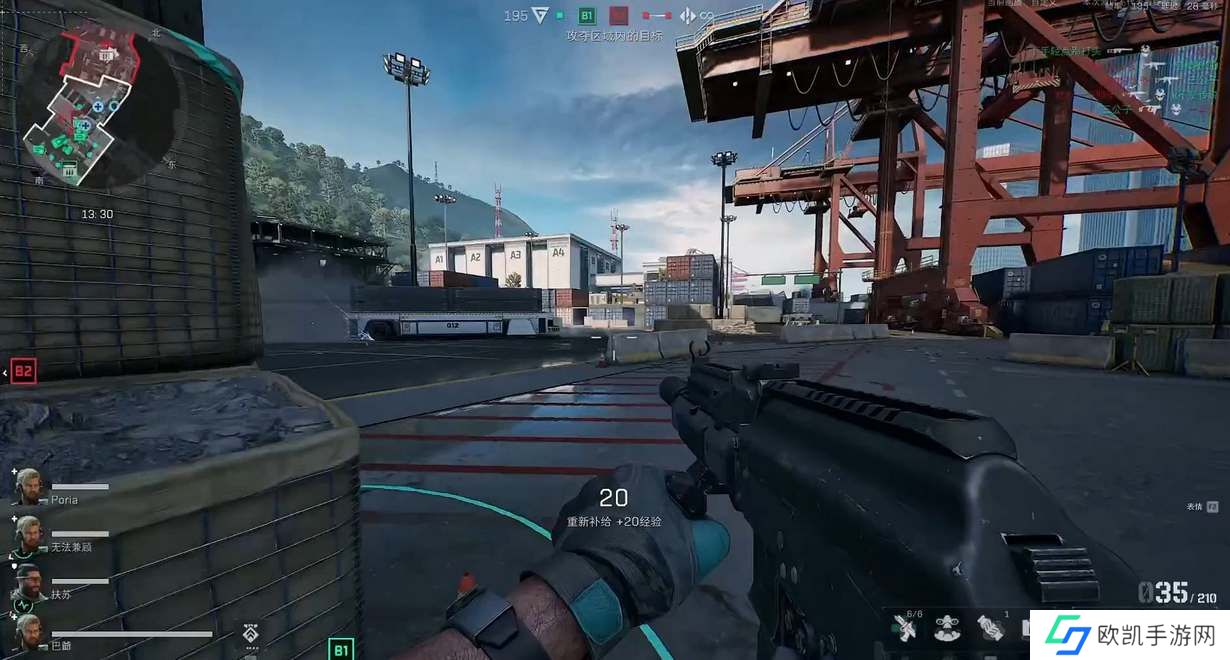
Task: Click the chevron rank emblem near the bottom
Action: tap(250, 633)
